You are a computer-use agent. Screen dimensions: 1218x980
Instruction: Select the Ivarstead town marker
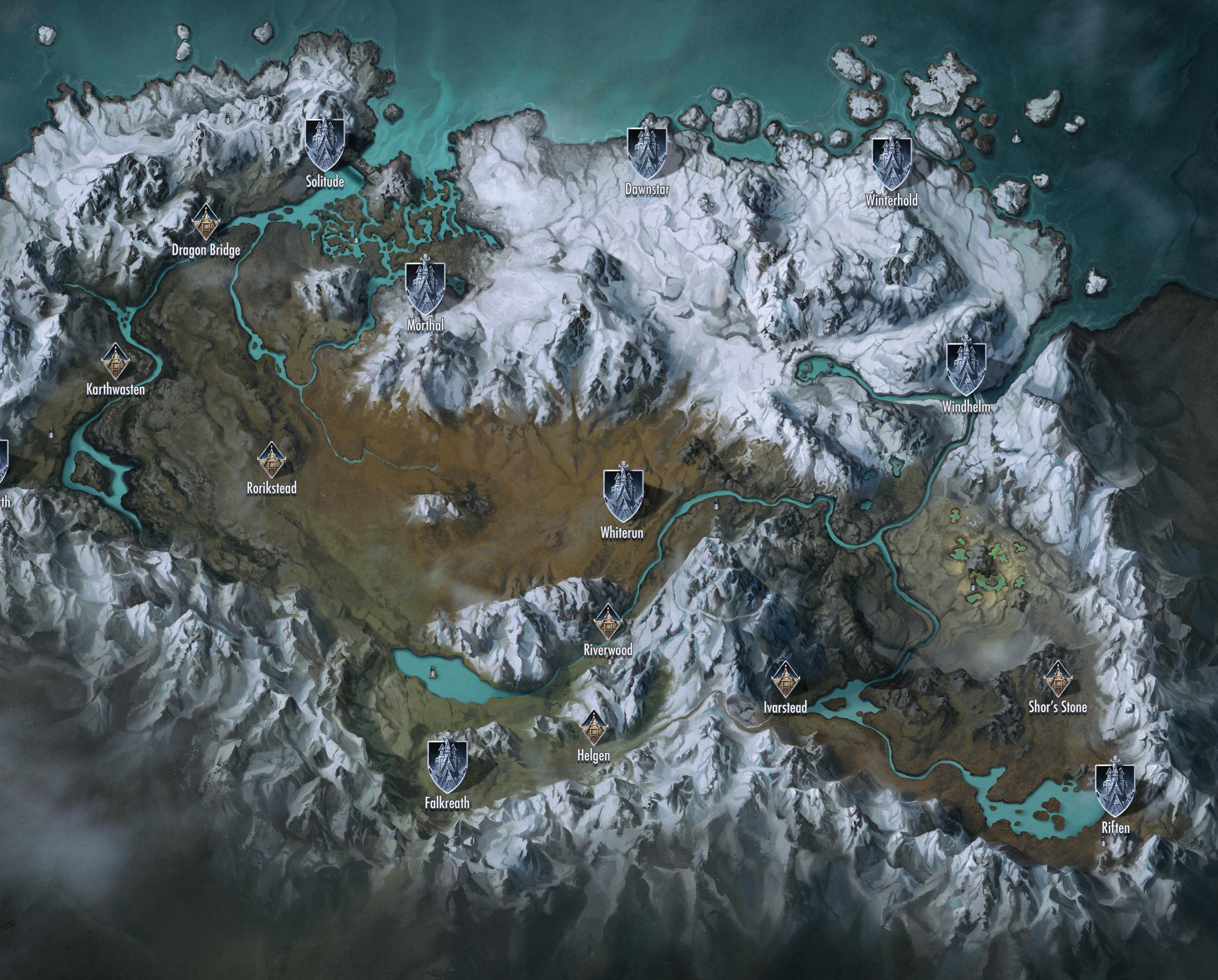[x=785, y=679]
